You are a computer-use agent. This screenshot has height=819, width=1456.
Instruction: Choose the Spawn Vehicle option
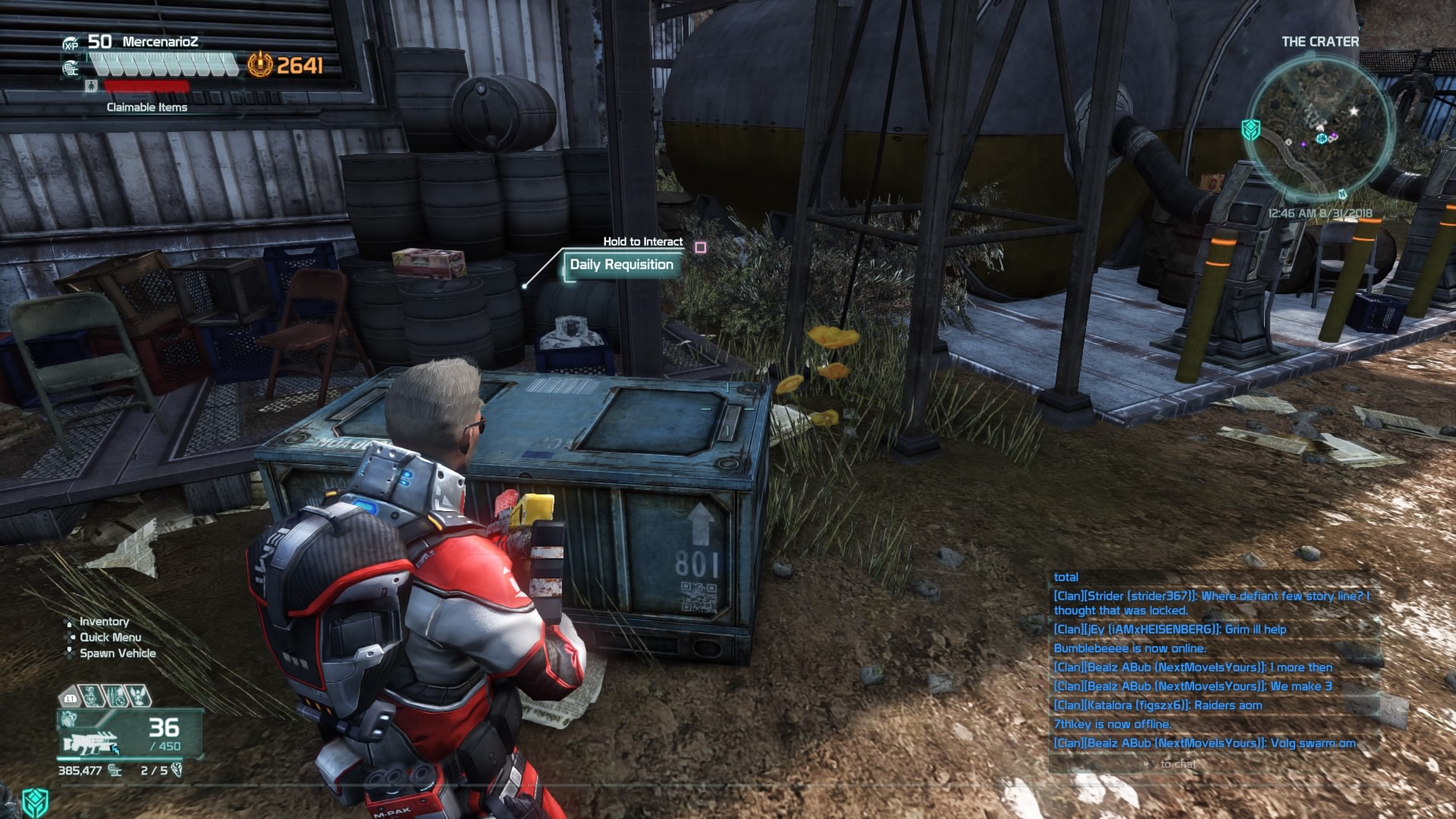[x=118, y=654]
